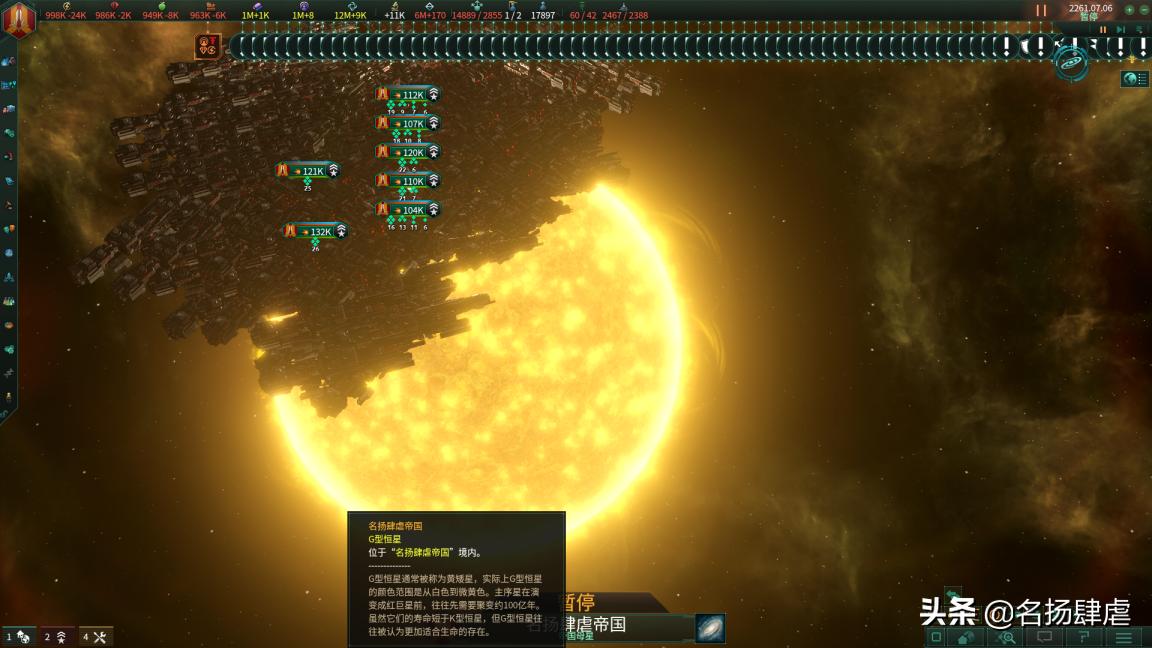The height and width of the screenshot is (648, 1152).
Task: Increase game speed with the plus button
Action: coord(1130,10)
